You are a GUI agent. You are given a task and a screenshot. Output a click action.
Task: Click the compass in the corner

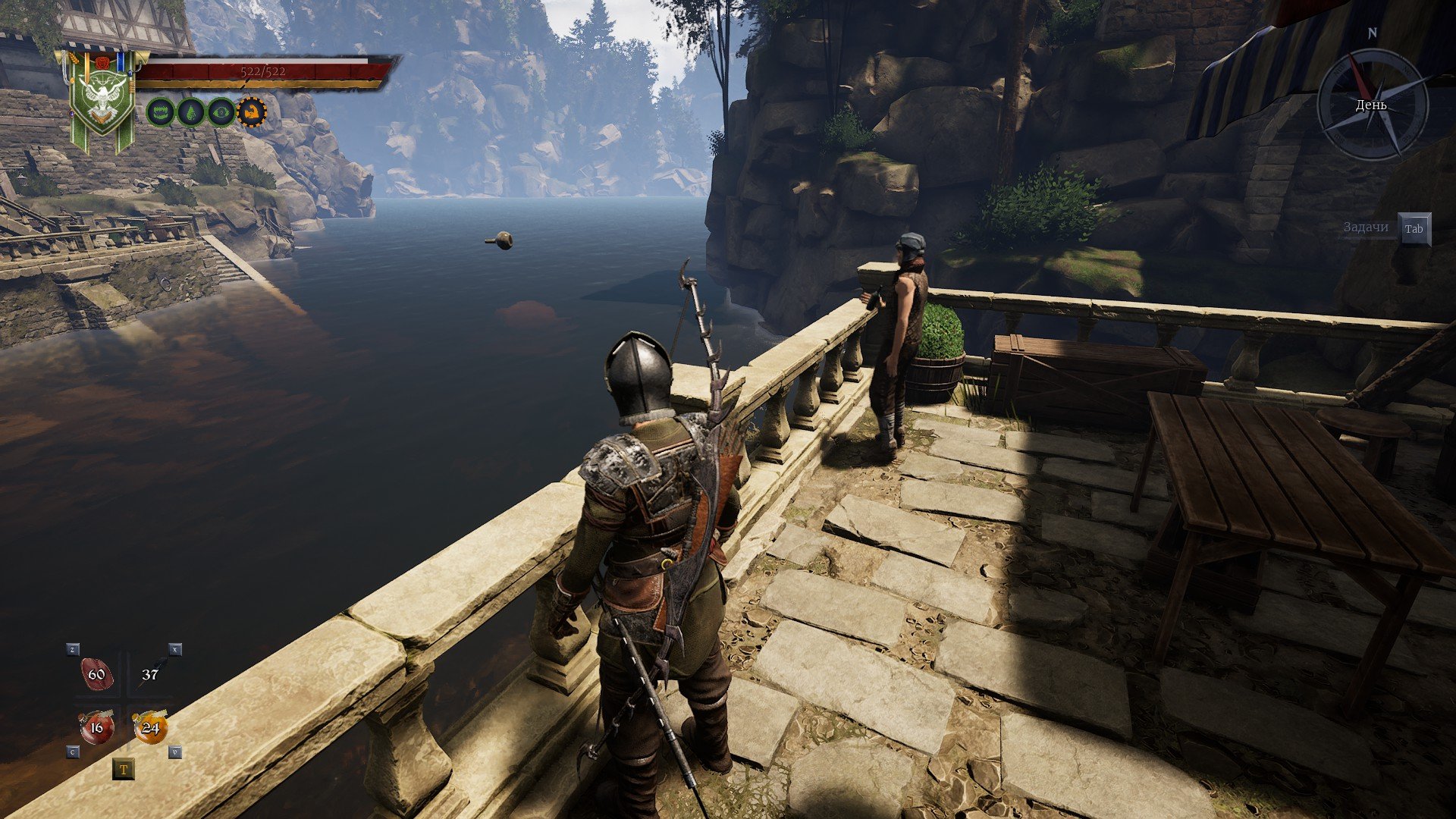coord(1372,104)
